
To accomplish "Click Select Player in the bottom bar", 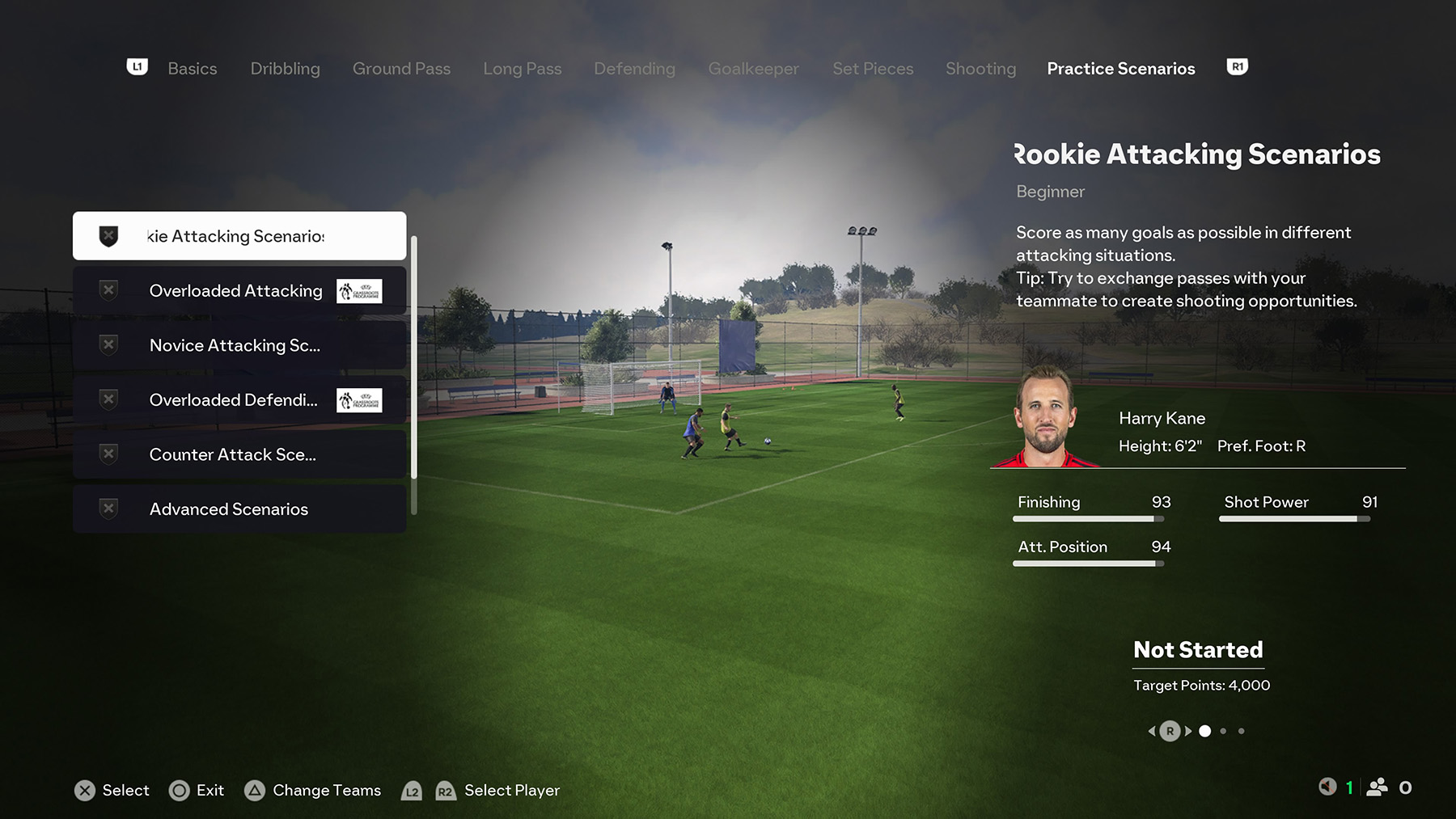I will click(511, 791).
